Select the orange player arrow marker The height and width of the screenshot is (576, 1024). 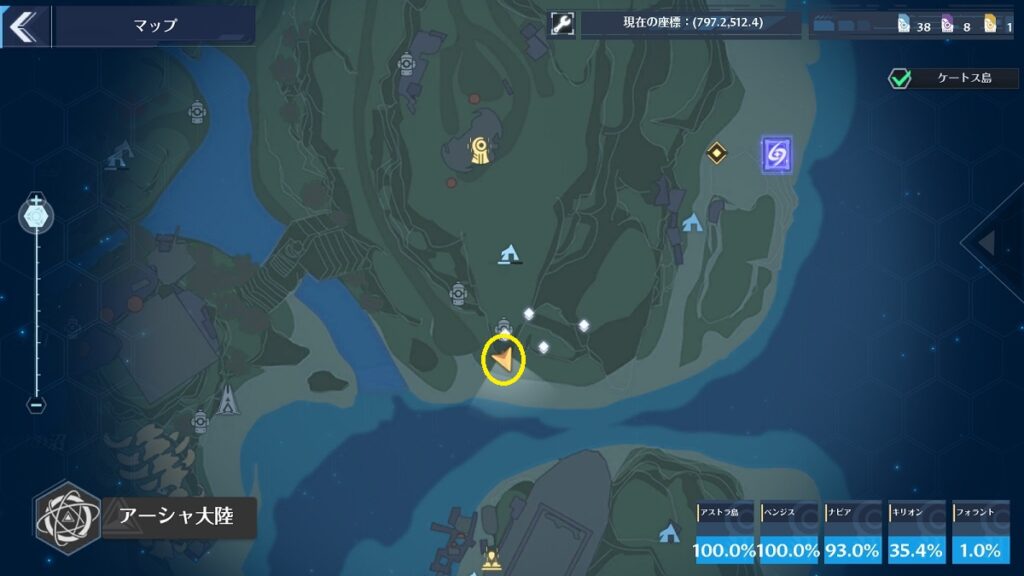[504, 359]
